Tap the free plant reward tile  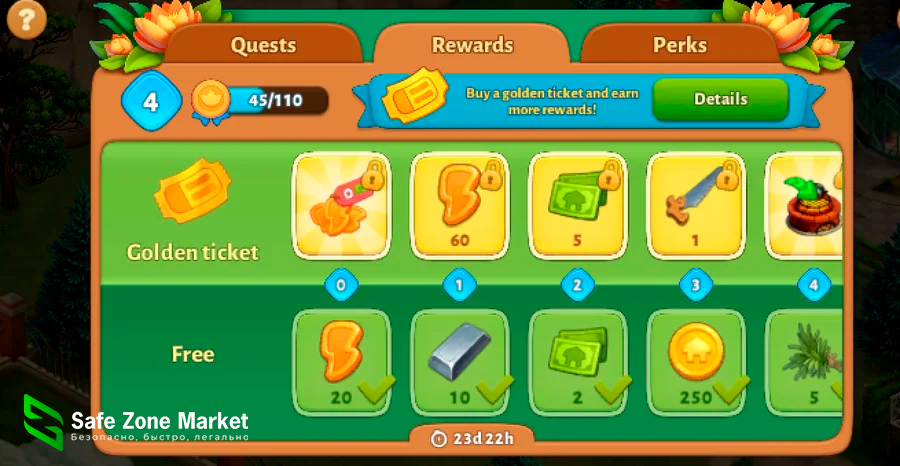tap(803, 360)
